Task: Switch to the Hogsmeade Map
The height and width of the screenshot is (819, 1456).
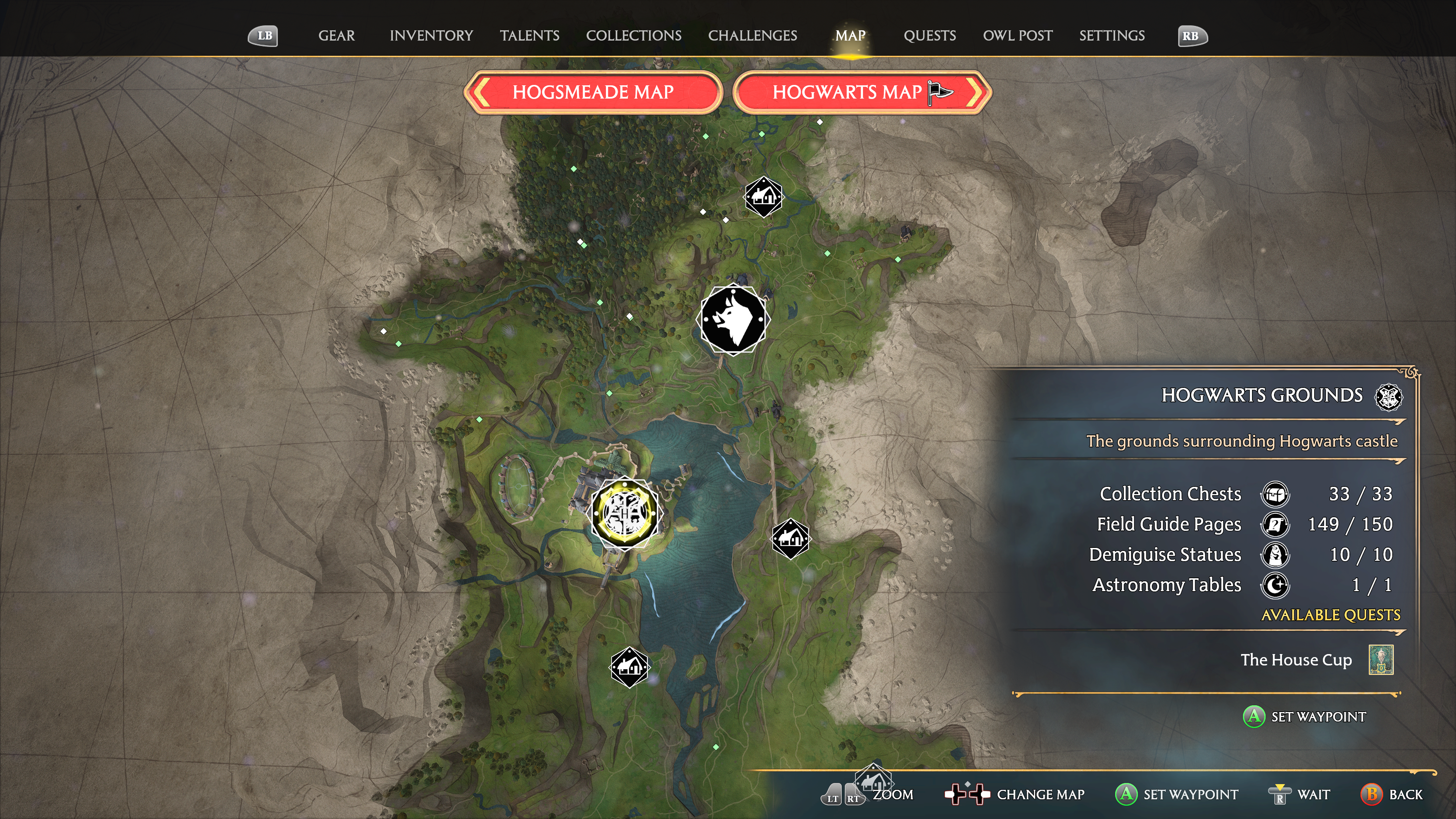Action: tap(592, 92)
